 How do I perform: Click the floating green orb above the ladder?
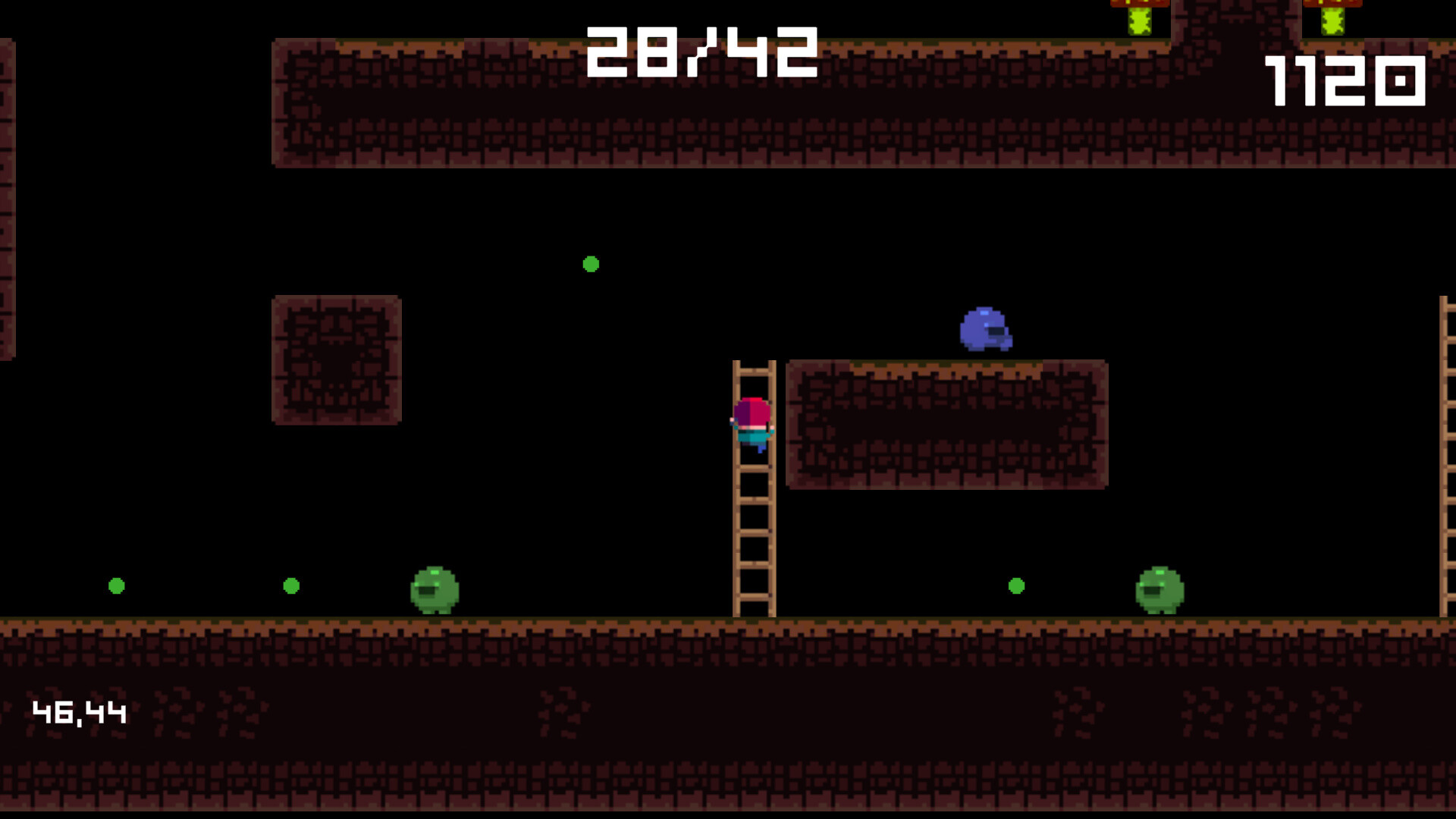coord(591,264)
